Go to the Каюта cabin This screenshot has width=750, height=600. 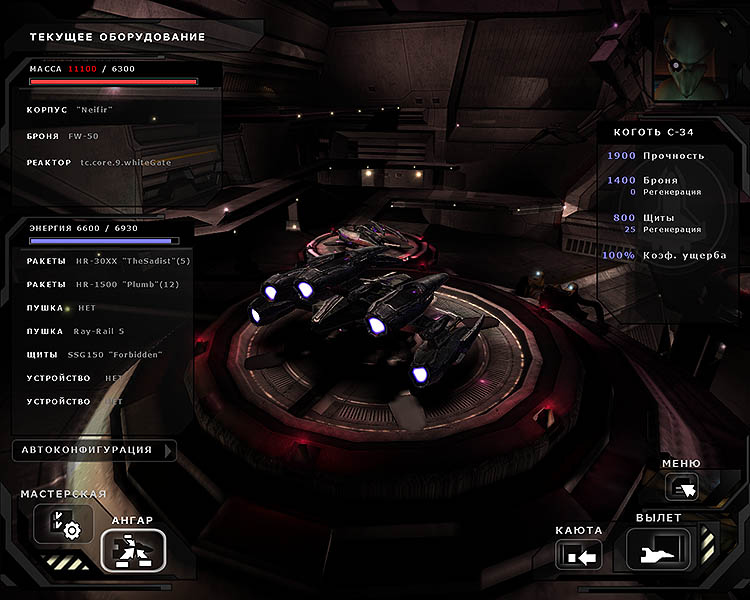(579, 553)
